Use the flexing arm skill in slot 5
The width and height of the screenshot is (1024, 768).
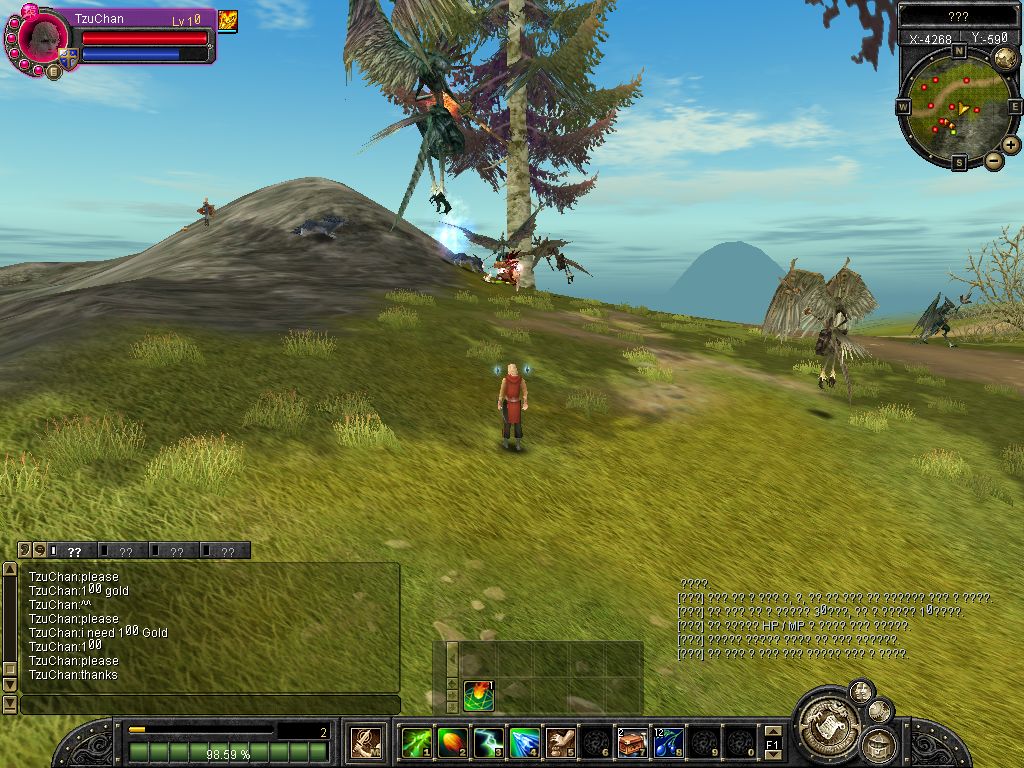click(560, 743)
